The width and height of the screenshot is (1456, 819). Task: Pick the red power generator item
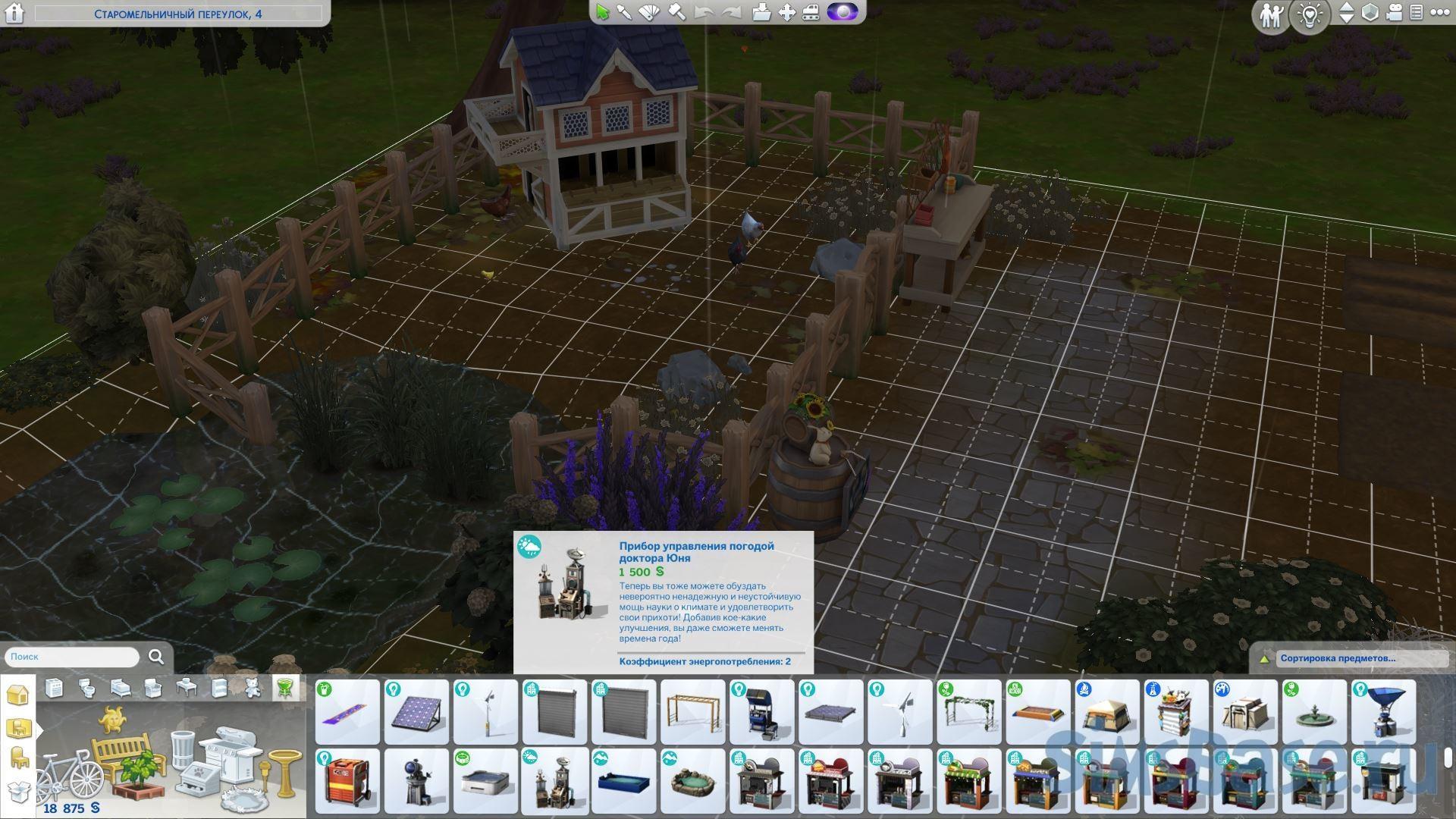(347, 781)
